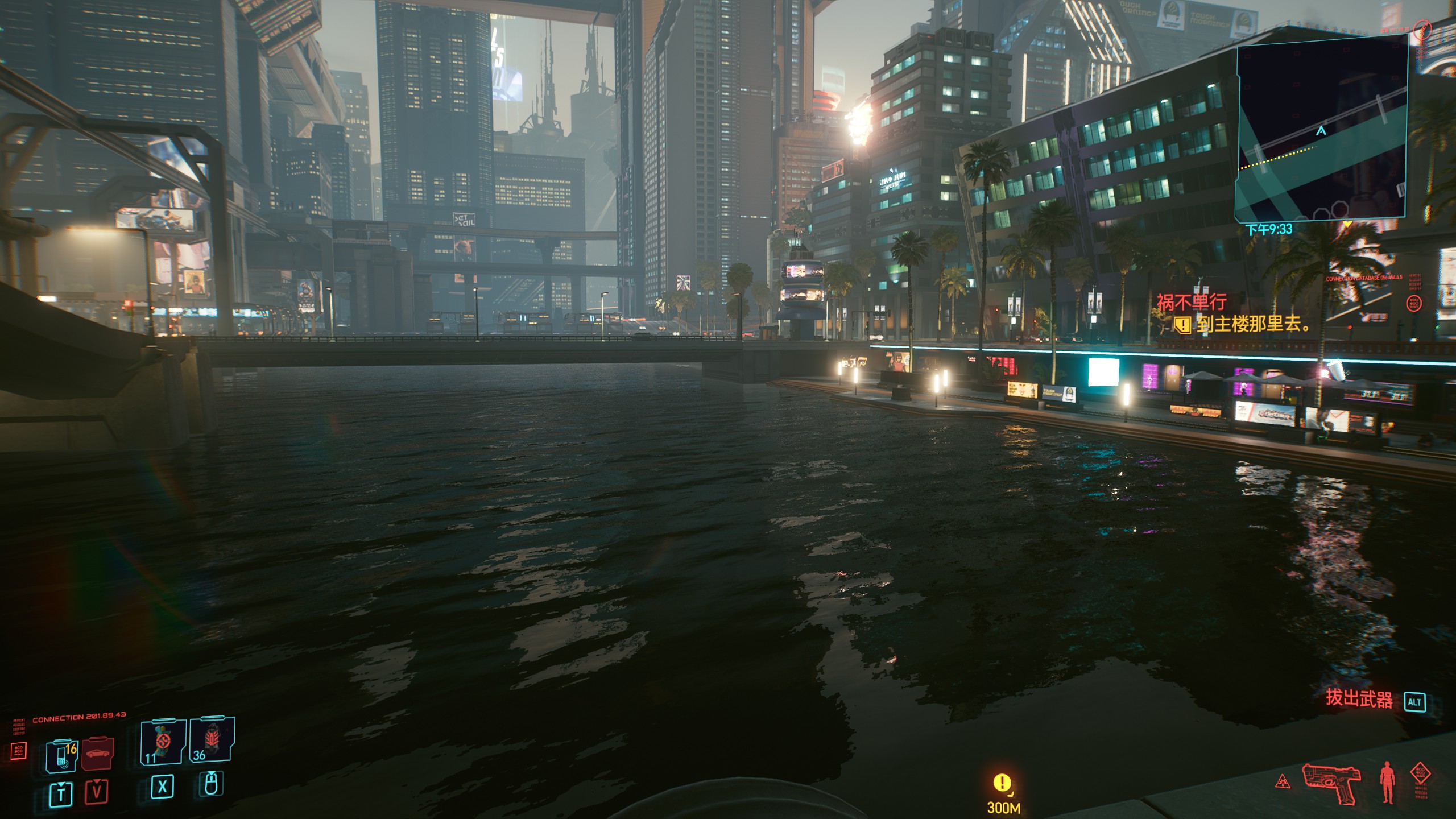Select the player arrow on the minimap

coord(1321,131)
